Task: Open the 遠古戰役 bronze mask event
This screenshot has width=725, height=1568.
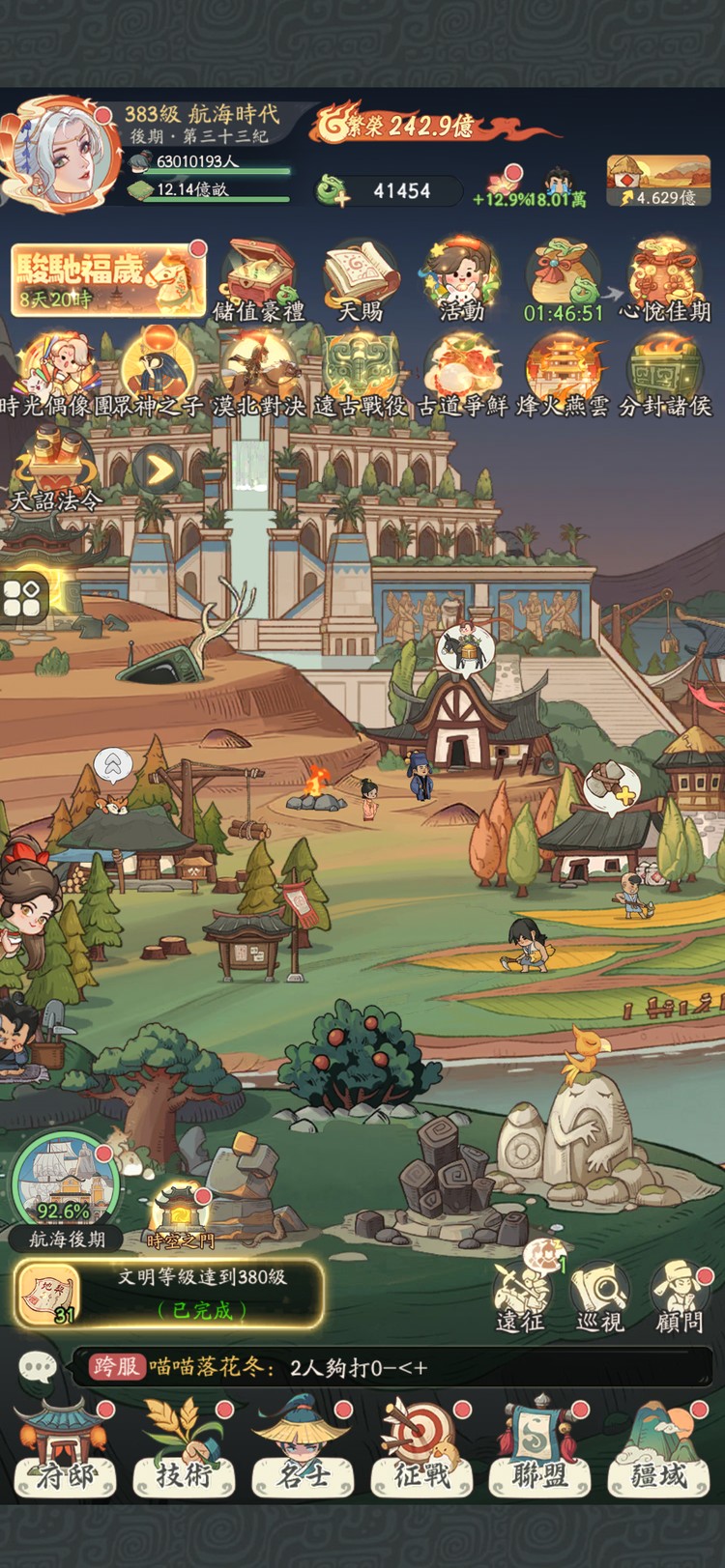Action: click(x=361, y=374)
